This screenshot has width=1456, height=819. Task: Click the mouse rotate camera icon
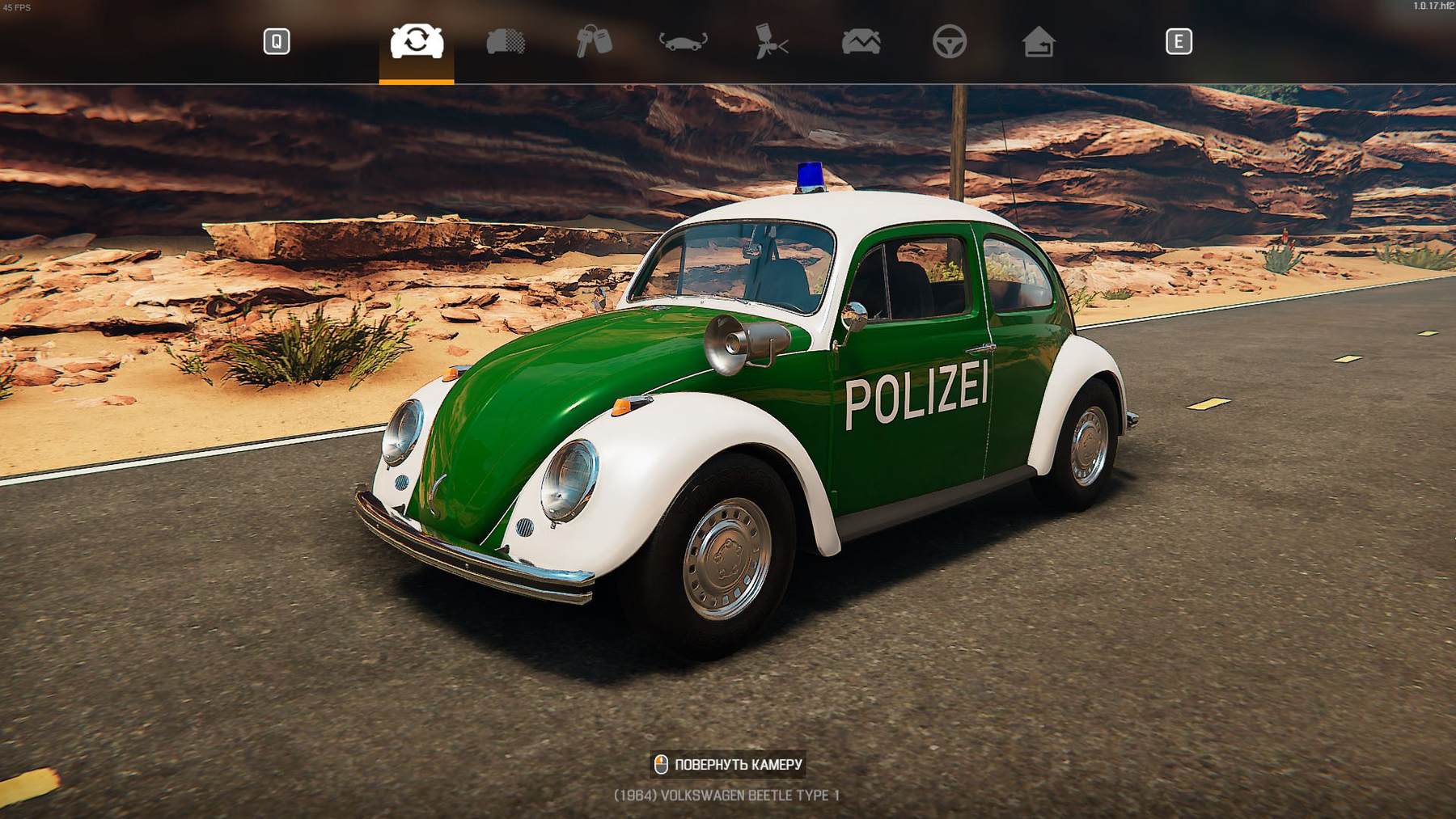pos(661,763)
